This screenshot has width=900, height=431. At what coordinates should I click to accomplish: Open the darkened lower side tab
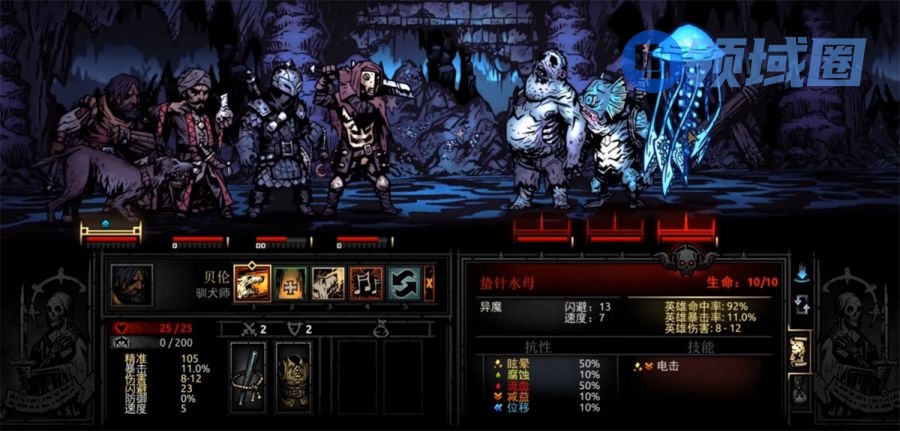coord(798,390)
